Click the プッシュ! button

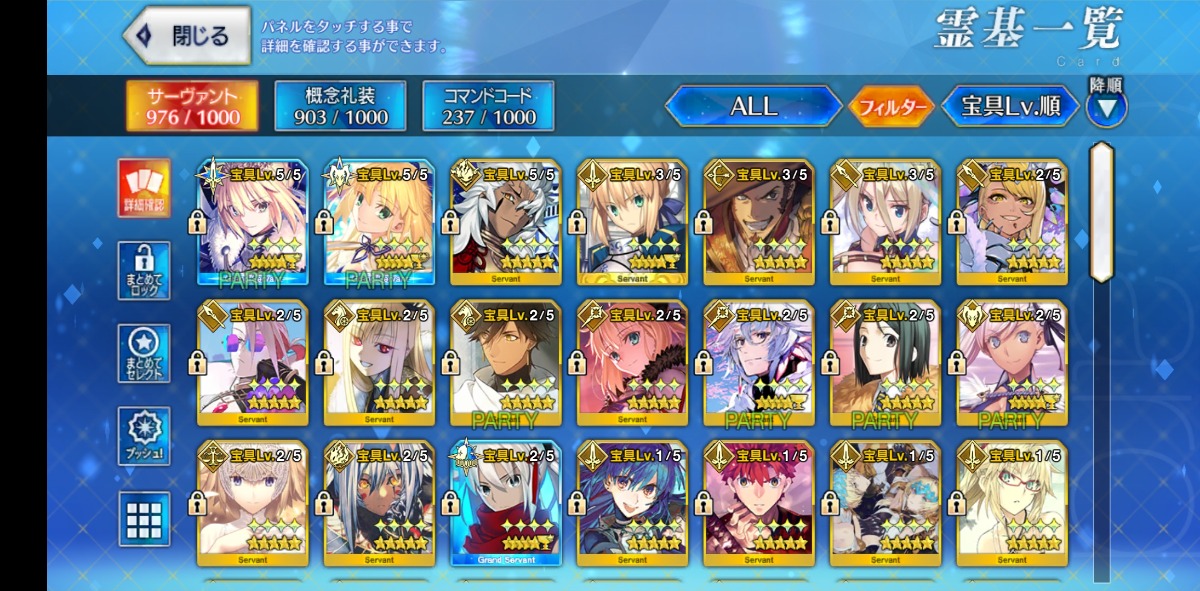(144, 435)
